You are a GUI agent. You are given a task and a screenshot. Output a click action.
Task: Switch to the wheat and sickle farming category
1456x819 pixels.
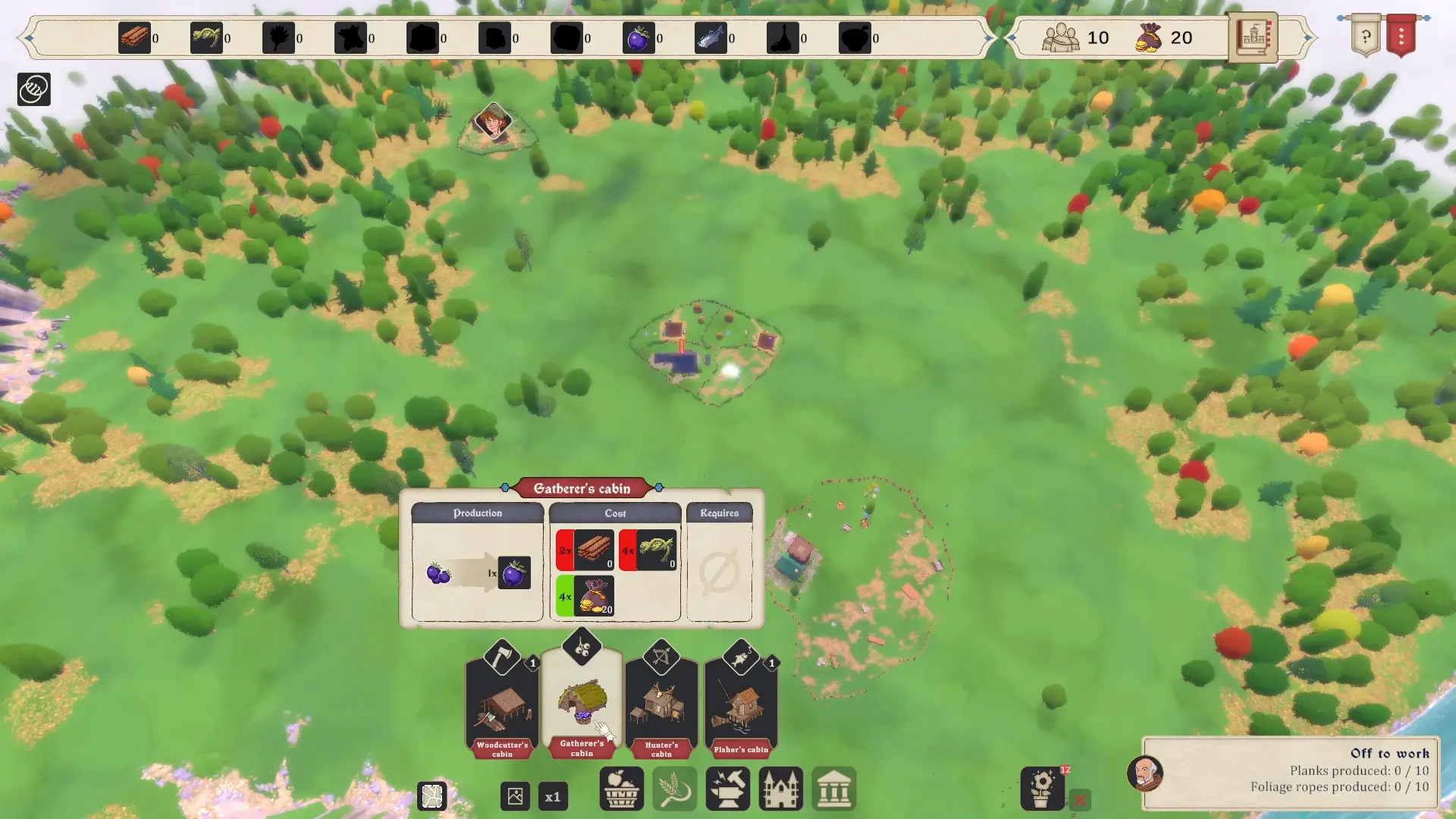coord(675,789)
